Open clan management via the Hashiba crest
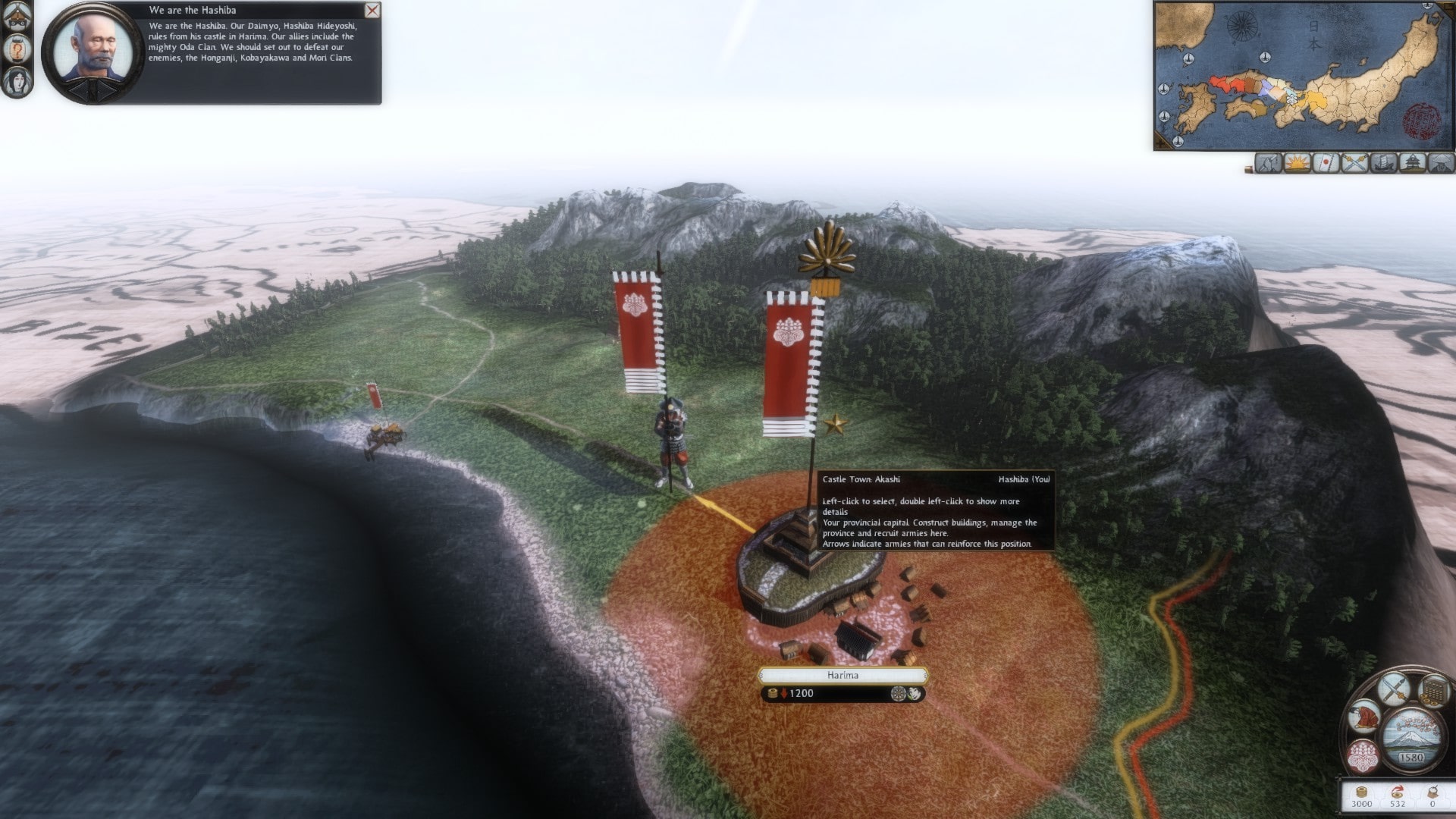The image size is (1456, 819). [x=1363, y=756]
